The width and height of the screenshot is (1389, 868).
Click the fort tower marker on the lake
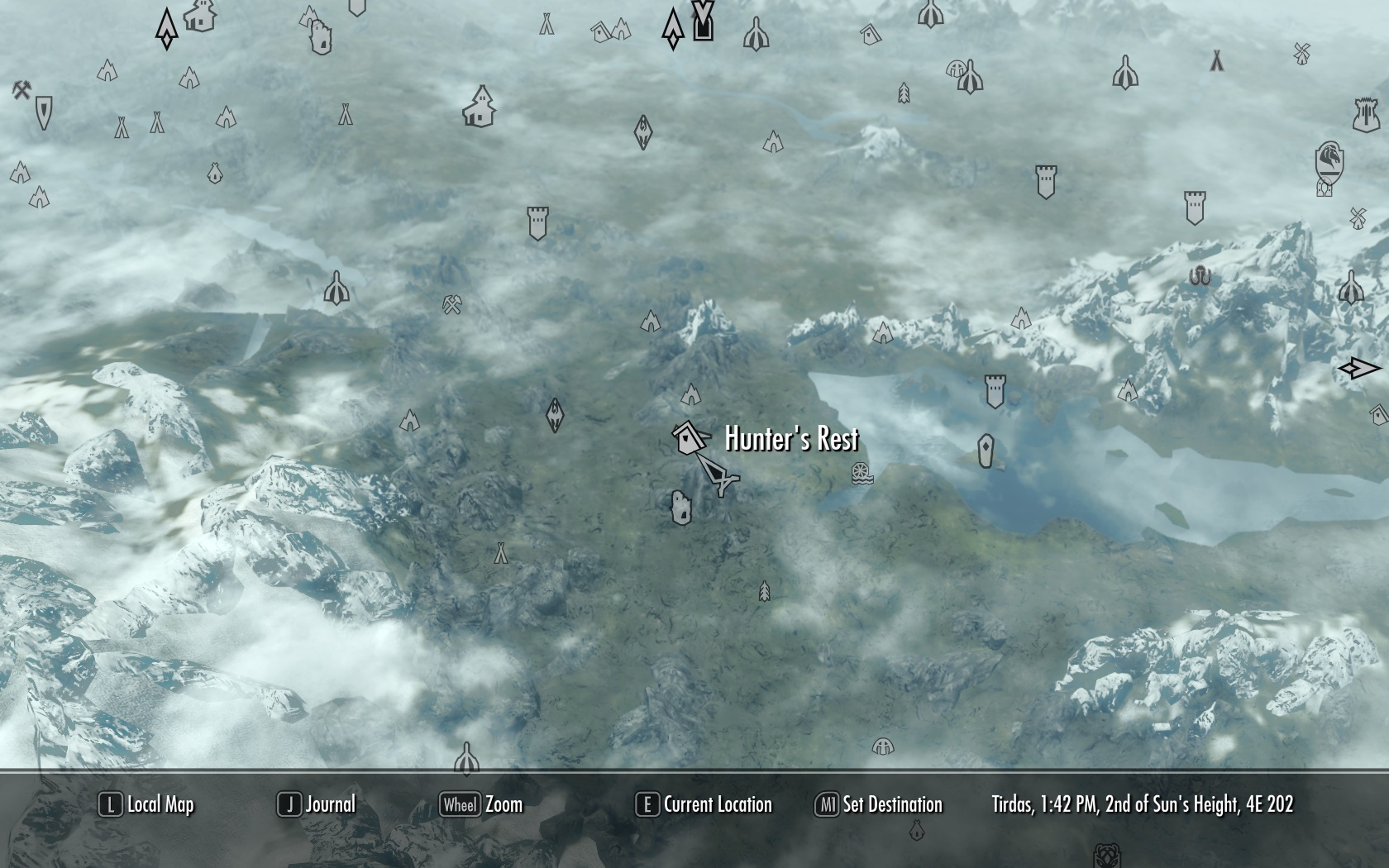click(x=995, y=391)
